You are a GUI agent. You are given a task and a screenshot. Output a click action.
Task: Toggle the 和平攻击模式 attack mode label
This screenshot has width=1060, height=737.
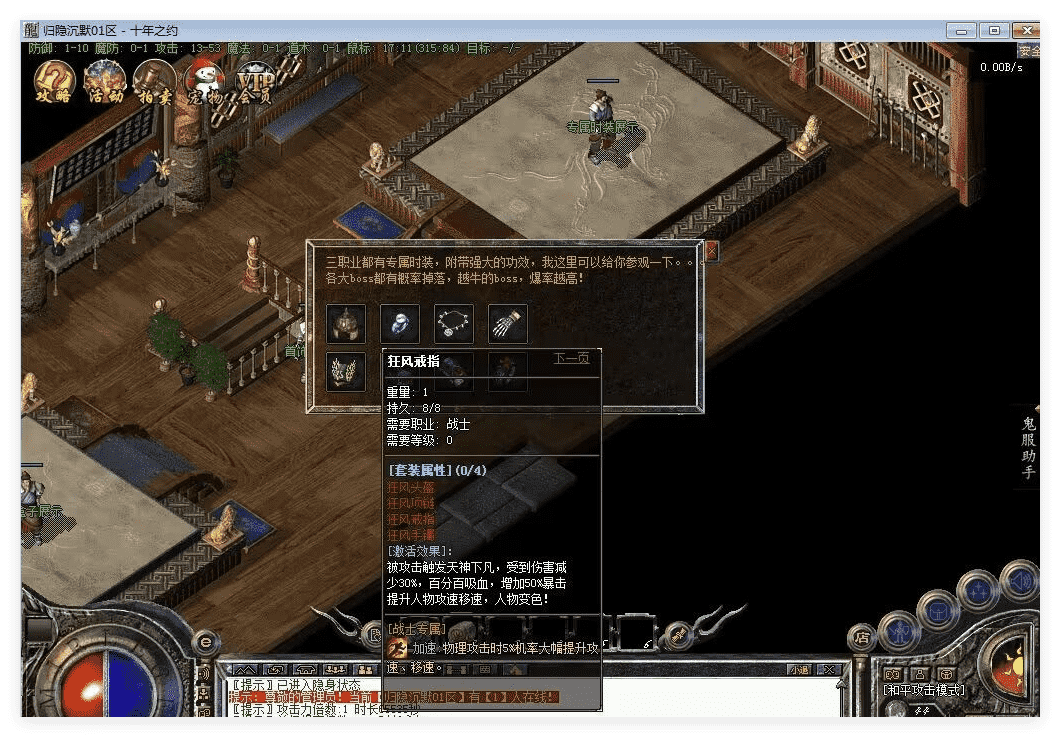pyautogui.click(x=924, y=689)
